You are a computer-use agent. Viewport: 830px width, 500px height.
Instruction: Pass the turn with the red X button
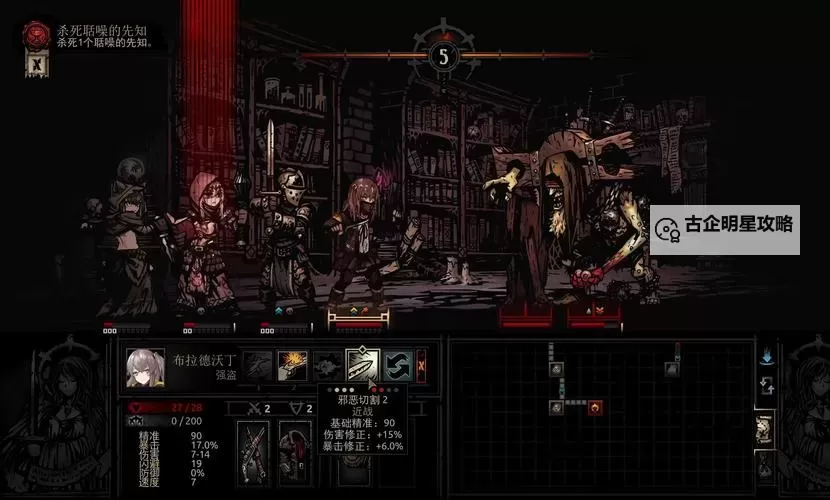tap(421, 364)
